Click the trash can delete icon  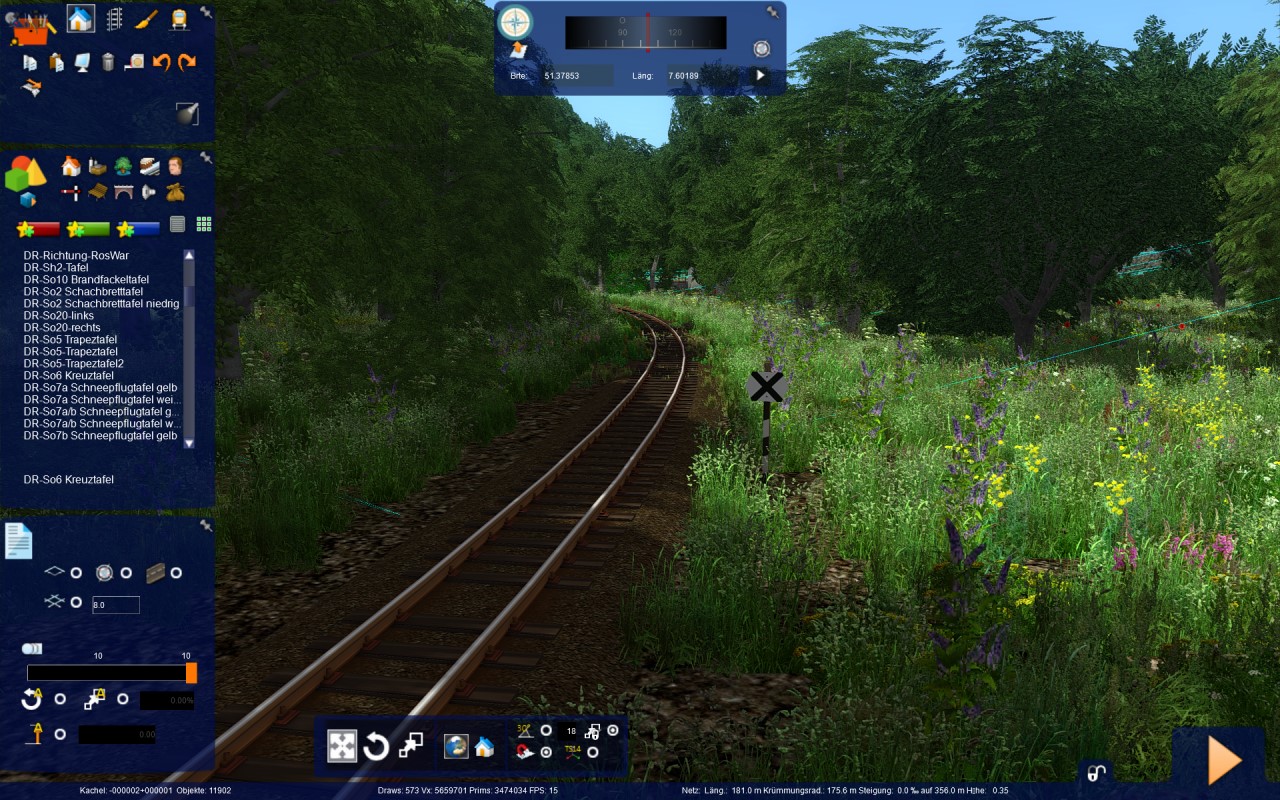(x=108, y=62)
